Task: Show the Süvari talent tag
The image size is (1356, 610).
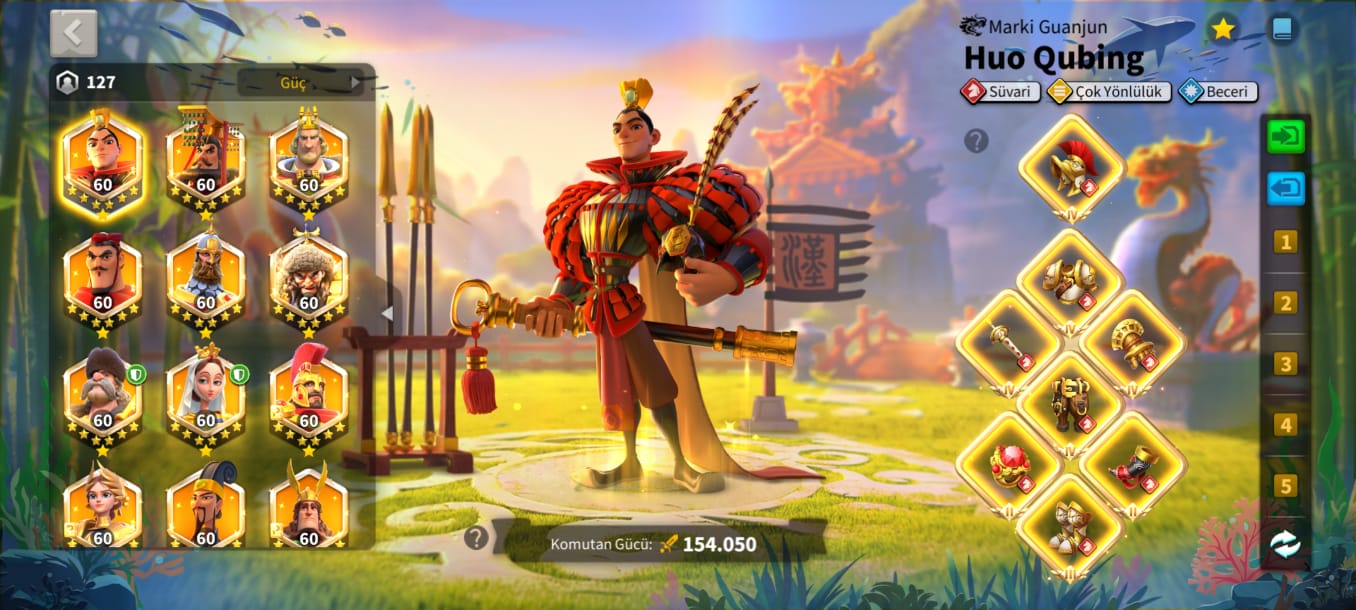Action: (997, 92)
